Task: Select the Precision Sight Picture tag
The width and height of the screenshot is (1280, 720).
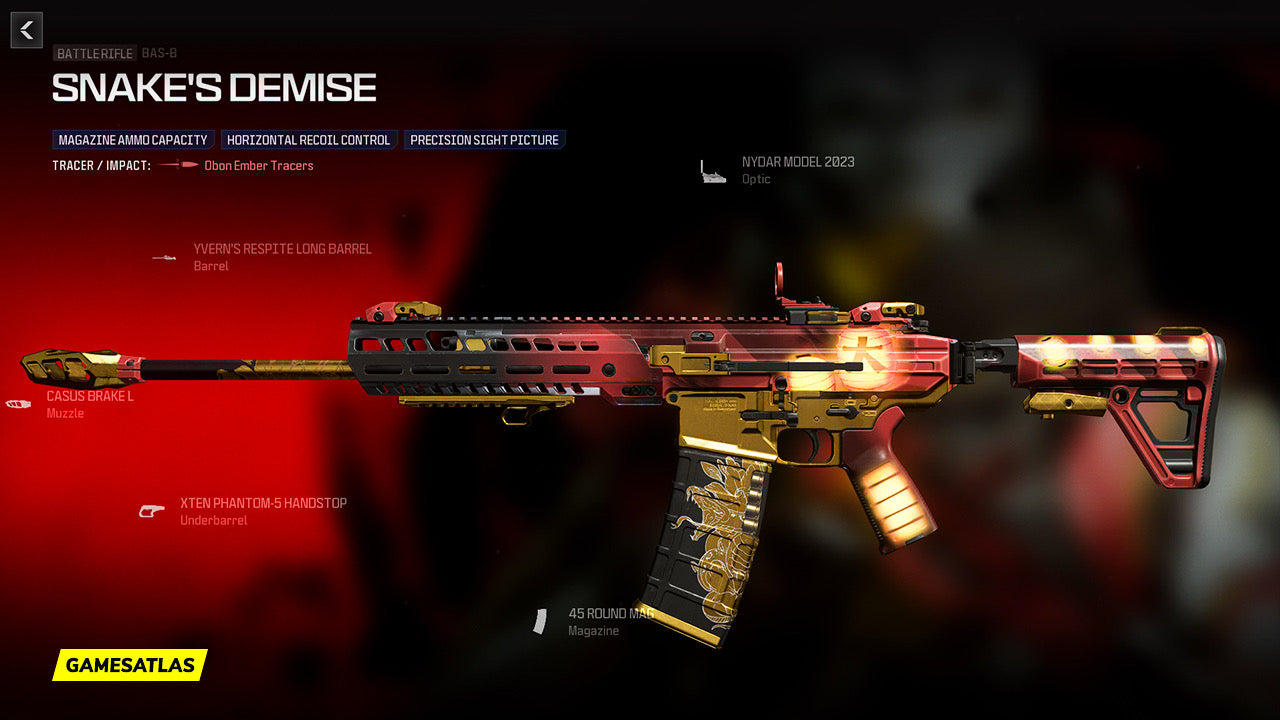Action: click(484, 140)
